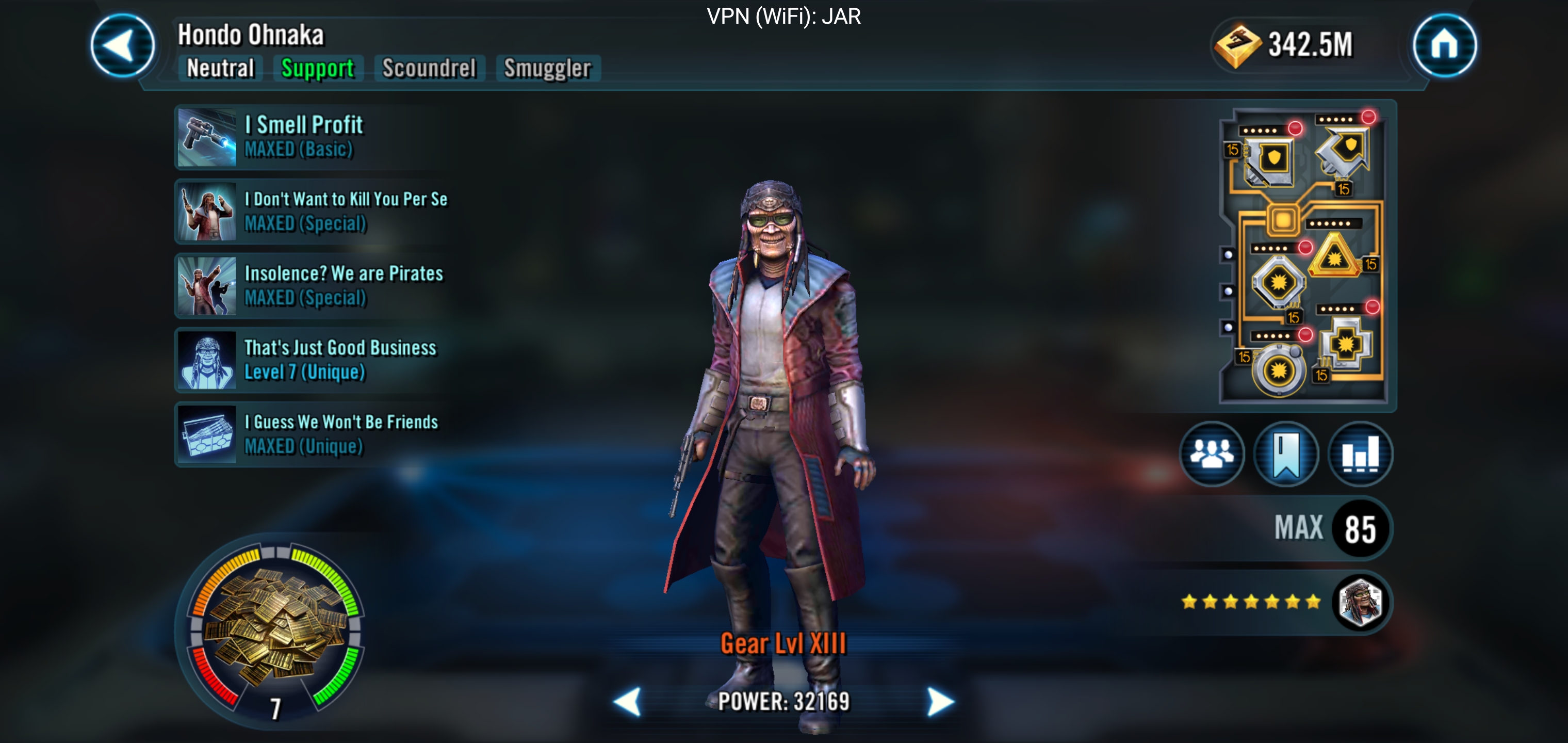Open the three-people squad icon button

(x=1211, y=454)
